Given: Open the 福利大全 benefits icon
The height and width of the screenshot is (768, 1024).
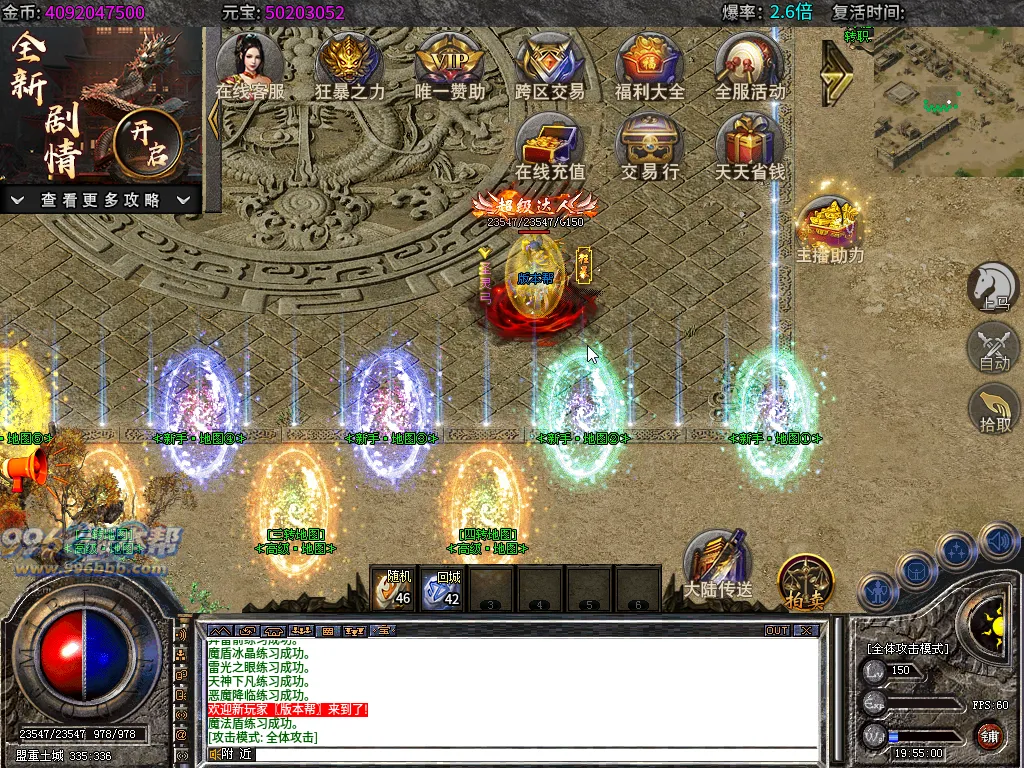Looking at the screenshot, I should coord(649,63).
